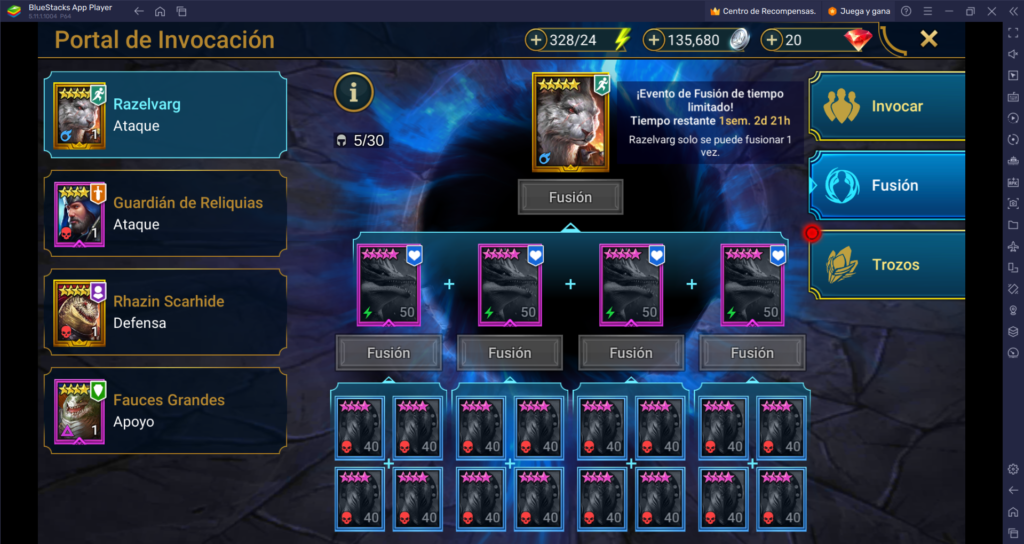Click the Fusión button under Razelvarg portrait
This screenshot has width=1024, height=544.
click(570, 197)
